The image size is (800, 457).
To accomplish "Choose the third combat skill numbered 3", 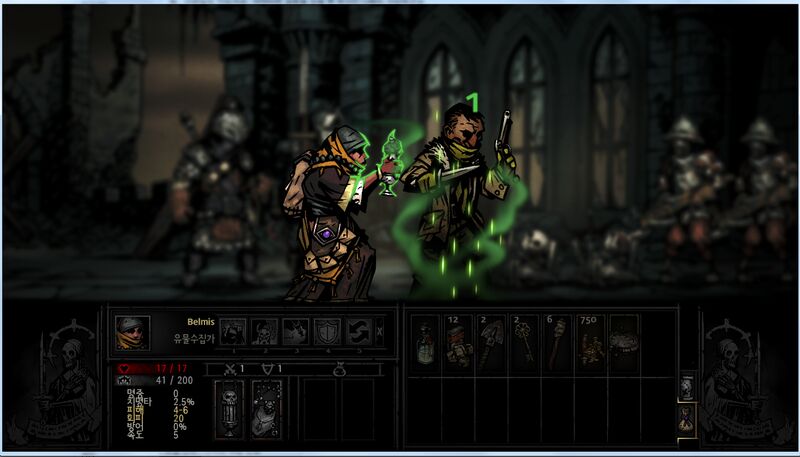I will coord(296,332).
